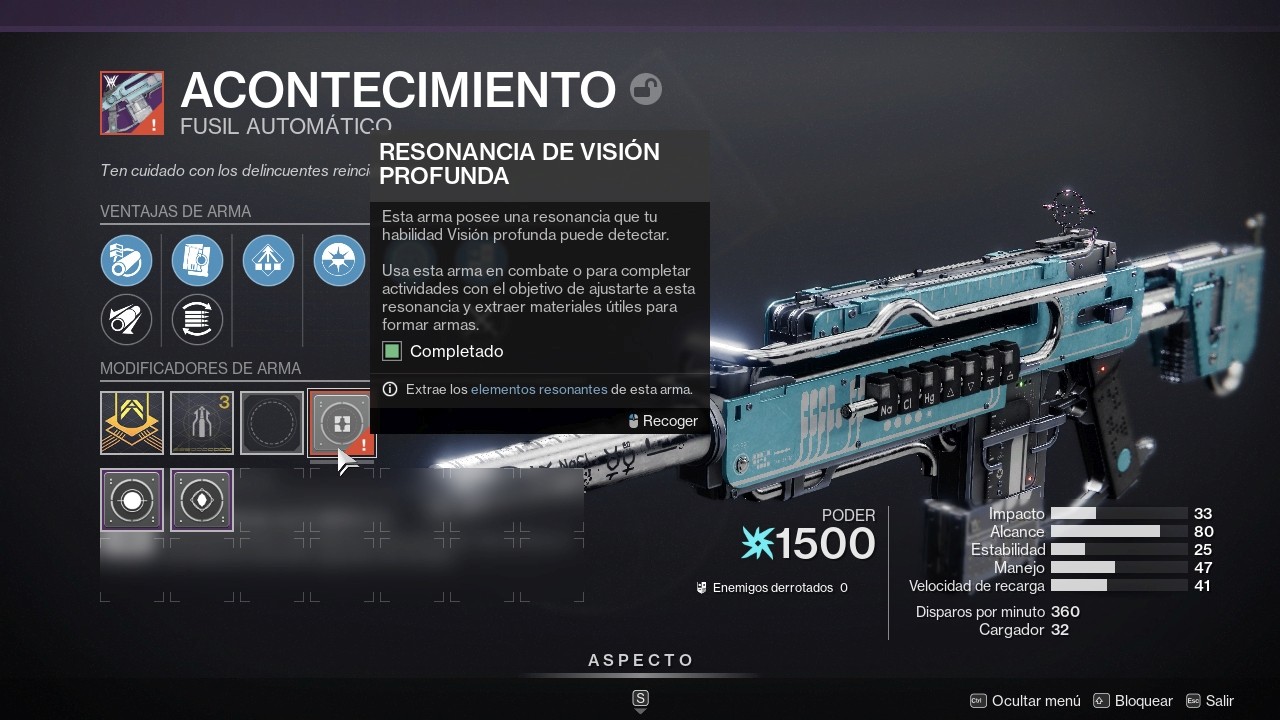Image resolution: width=1280 pixels, height=720 pixels.
Task: Select the first barrel perk icon
Action: [x=127, y=260]
